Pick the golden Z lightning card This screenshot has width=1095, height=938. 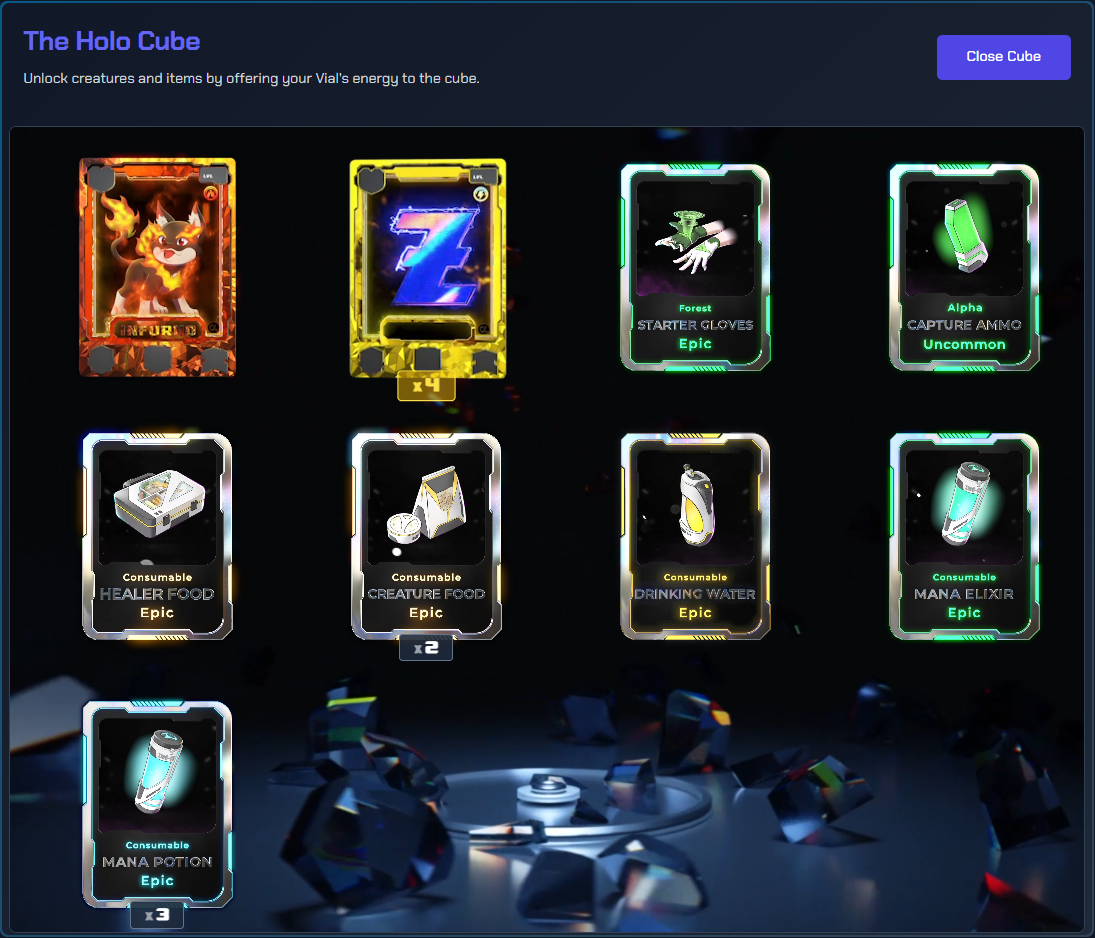[427, 268]
